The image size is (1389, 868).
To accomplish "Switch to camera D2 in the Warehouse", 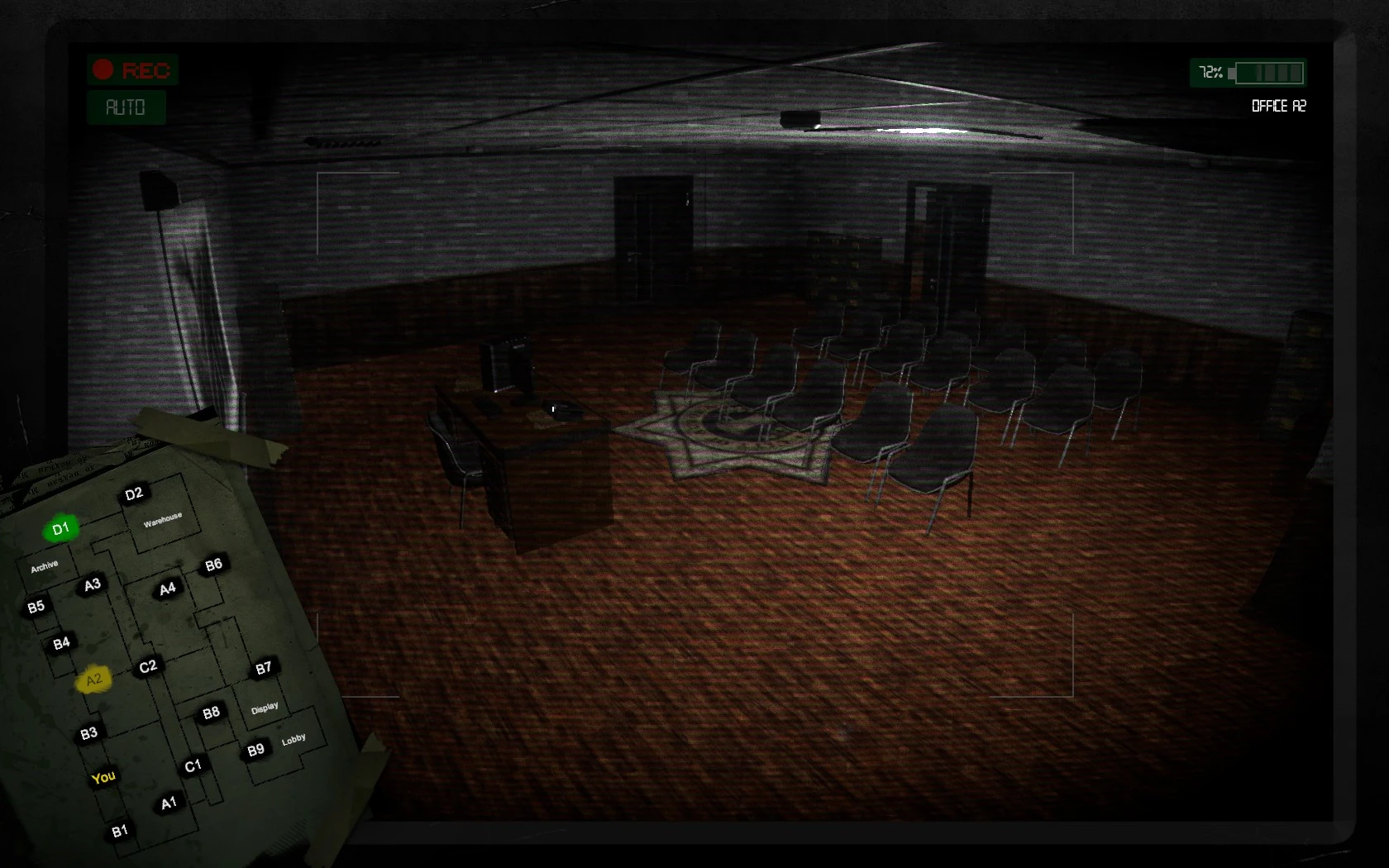I will 135,494.
